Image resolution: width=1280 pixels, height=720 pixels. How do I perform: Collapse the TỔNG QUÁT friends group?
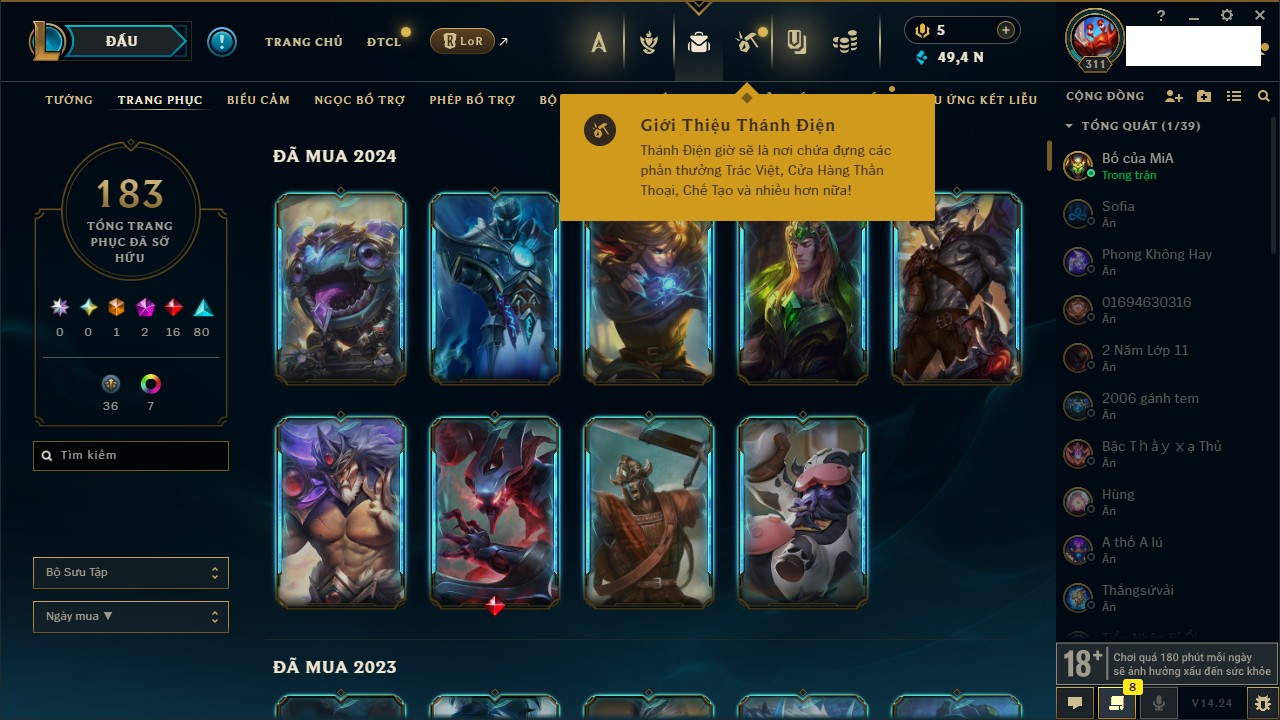click(x=1069, y=126)
